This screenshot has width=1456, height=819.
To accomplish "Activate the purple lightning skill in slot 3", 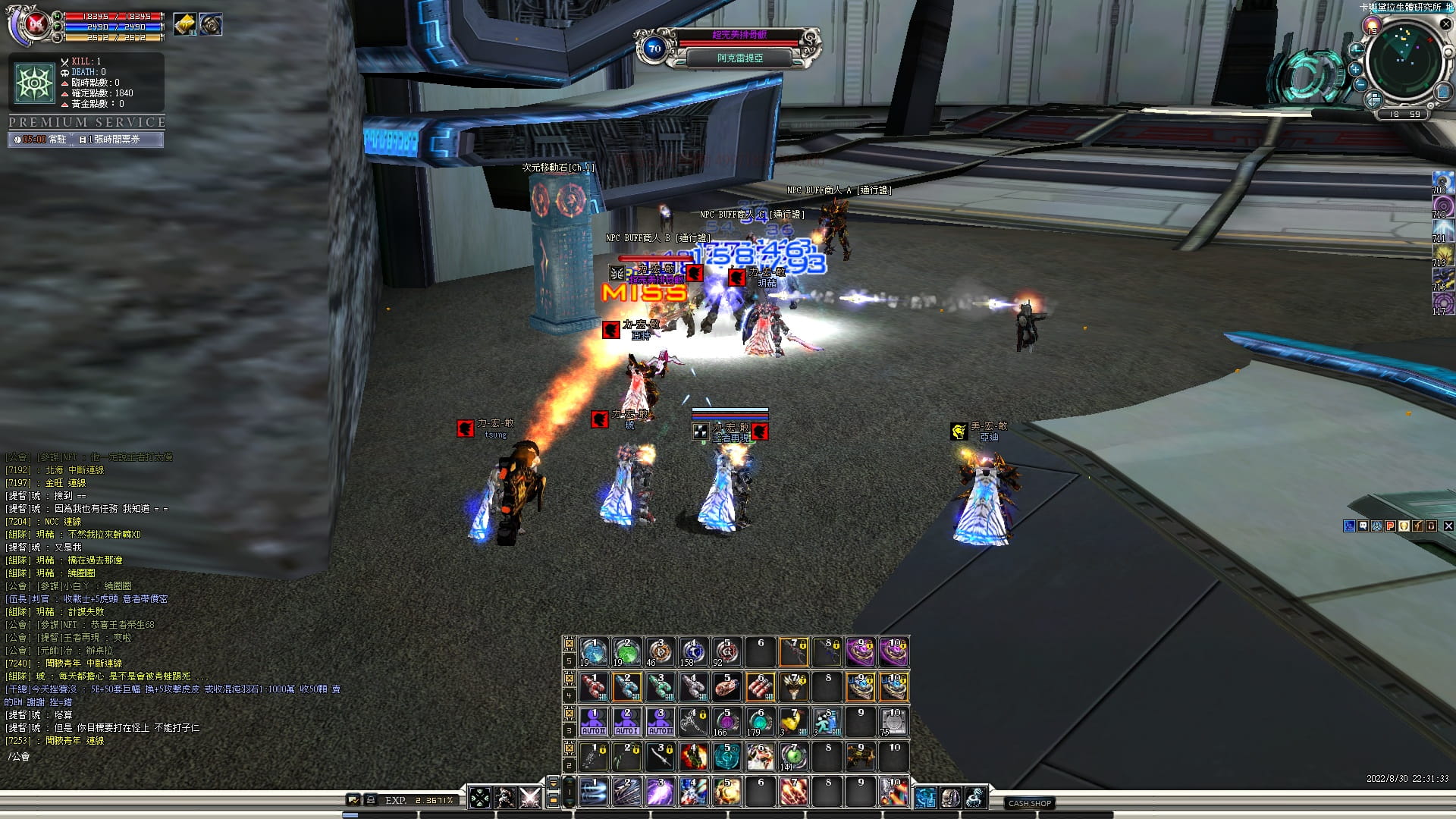I will coord(660,792).
